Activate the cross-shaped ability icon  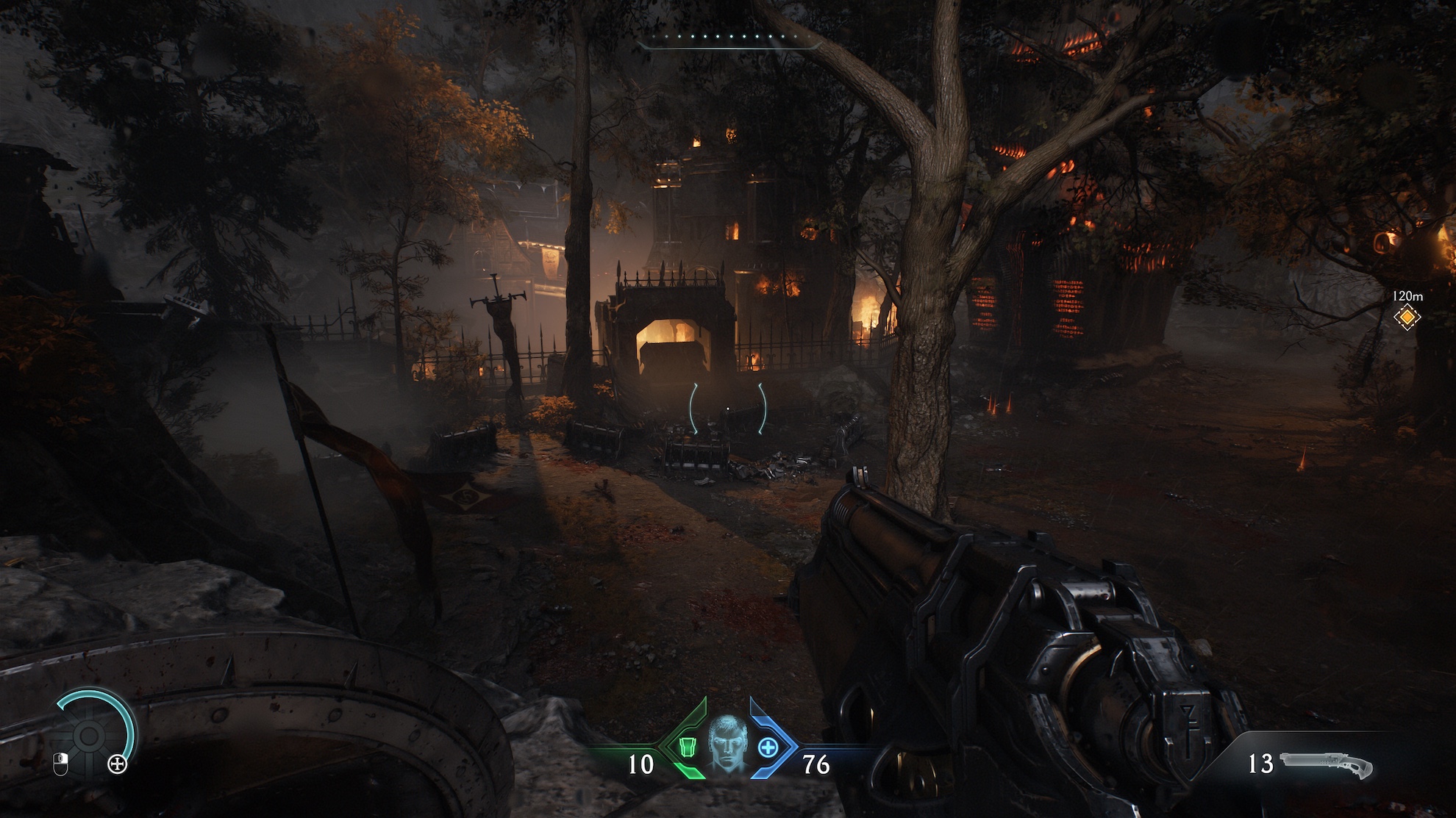click(x=118, y=764)
